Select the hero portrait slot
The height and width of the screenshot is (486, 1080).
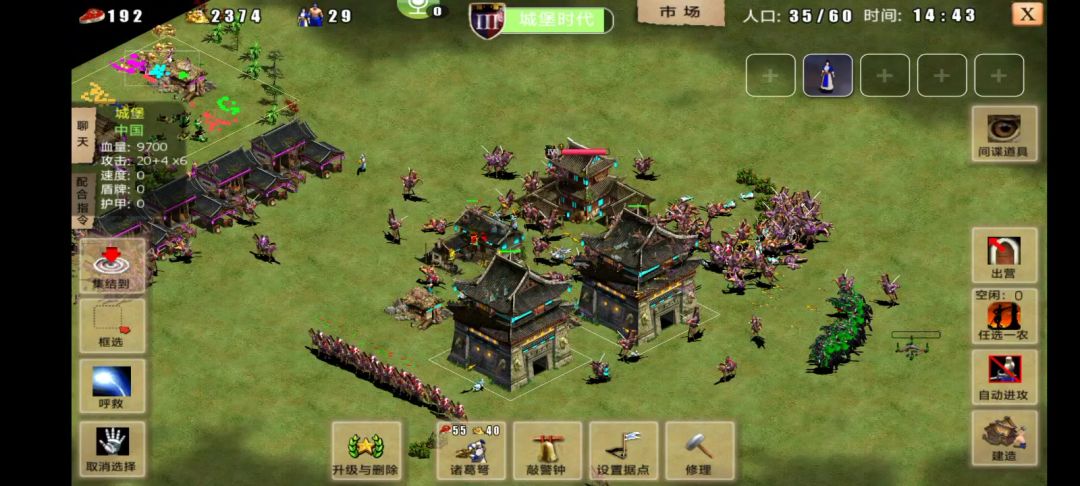pyautogui.click(x=828, y=75)
